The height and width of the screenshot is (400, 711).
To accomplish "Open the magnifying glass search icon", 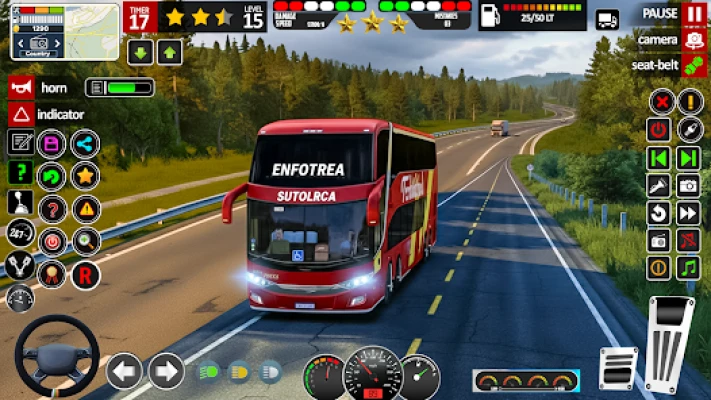I will (x=85, y=241).
